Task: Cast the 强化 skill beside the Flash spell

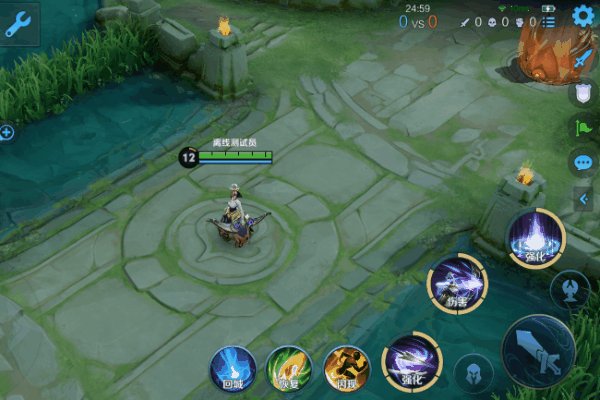Action: coord(411,359)
